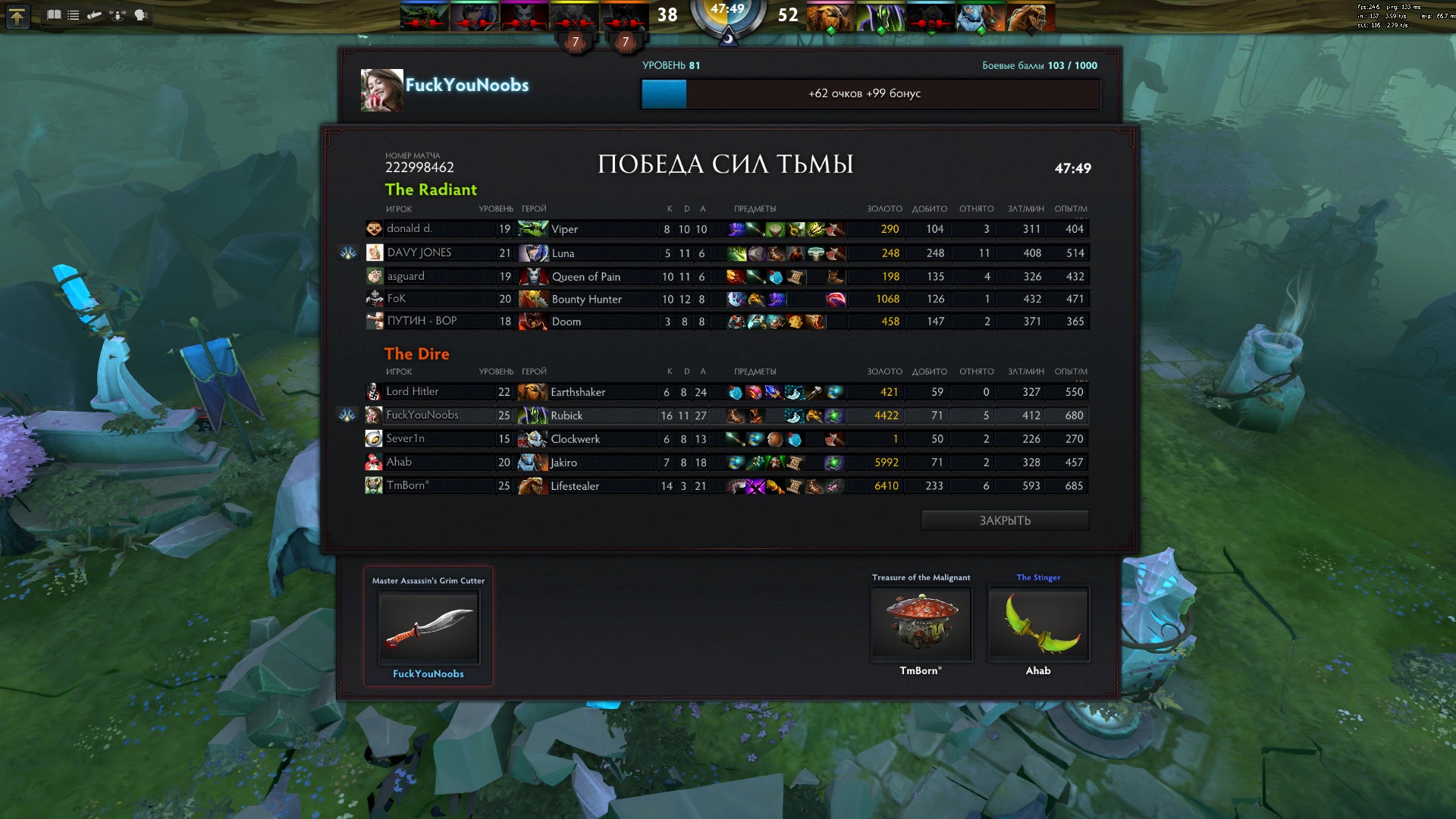Select Earthshaker portrait in the top bar
The image size is (1456, 819).
pyautogui.click(x=830, y=17)
